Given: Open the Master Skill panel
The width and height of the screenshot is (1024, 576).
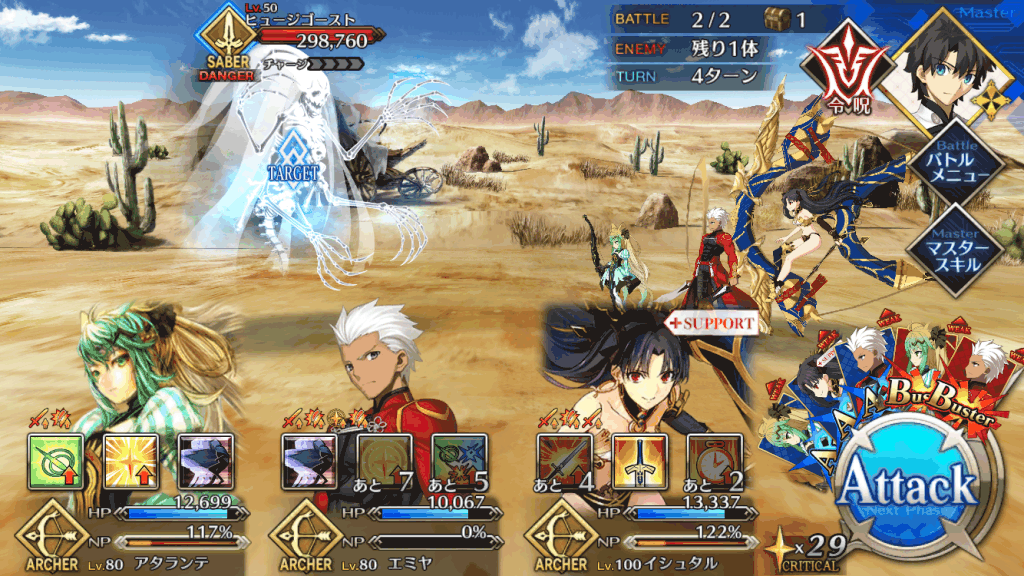Looking at the screenshot, I should click(x=957, y=251).
